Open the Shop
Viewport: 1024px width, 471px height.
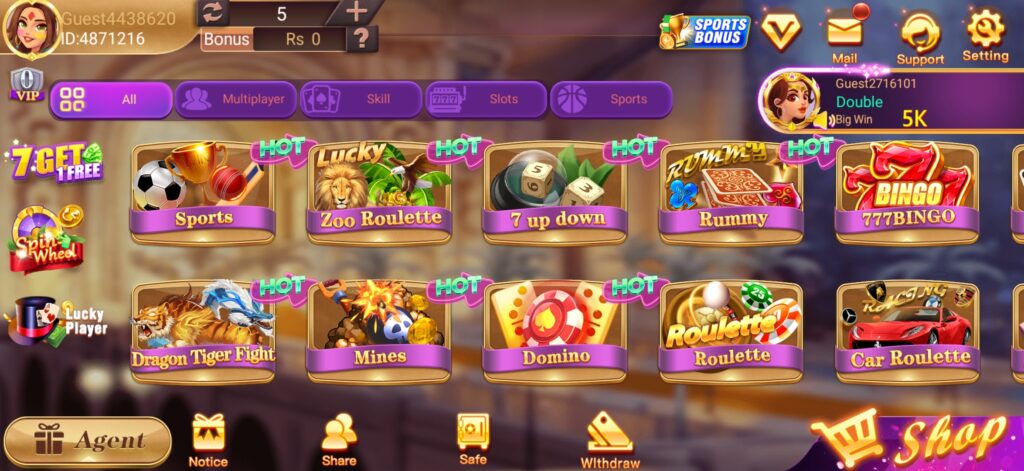[x=920, y=438]
